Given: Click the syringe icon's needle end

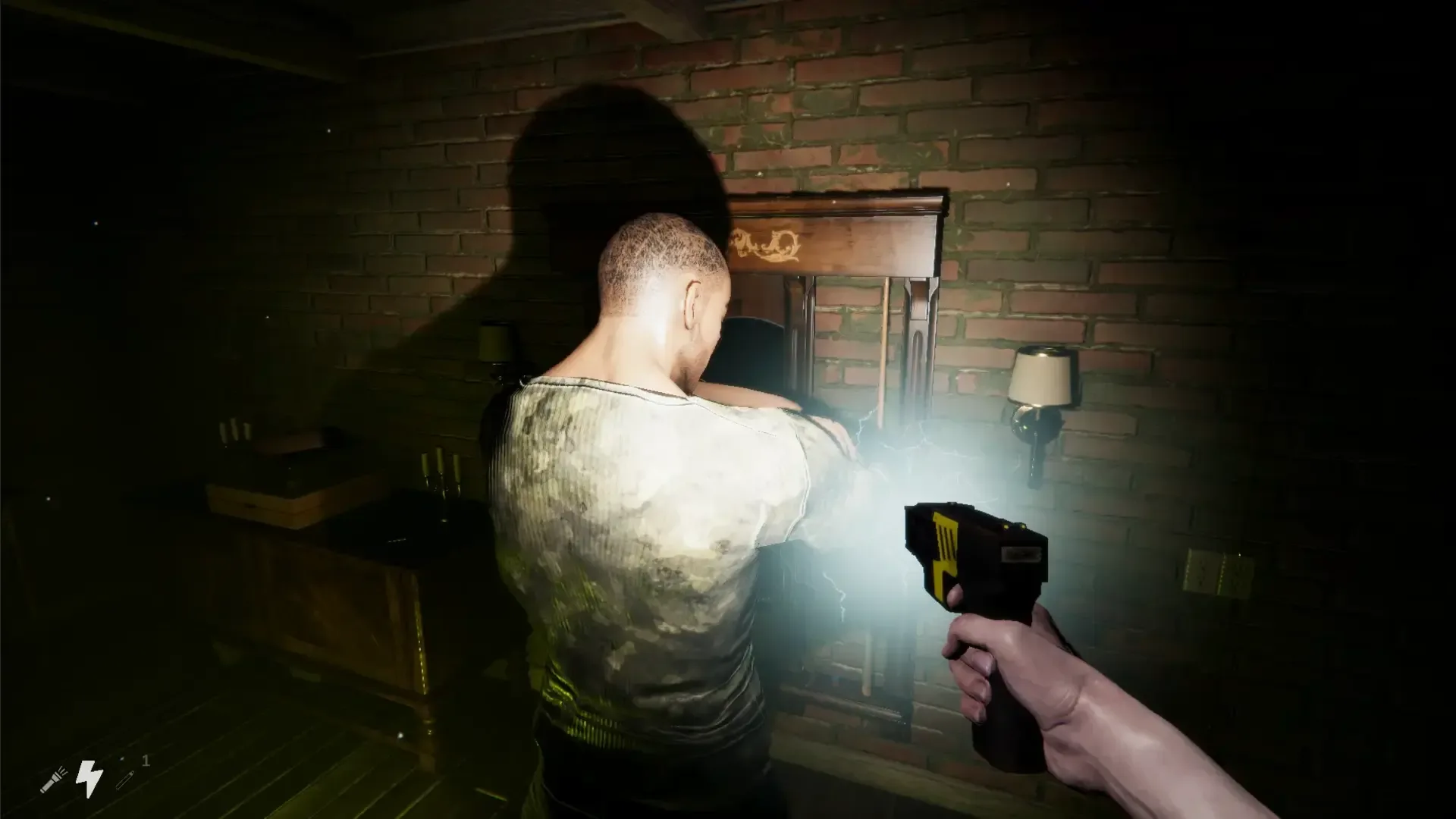Looking at the screenshot, I should 118,789.
